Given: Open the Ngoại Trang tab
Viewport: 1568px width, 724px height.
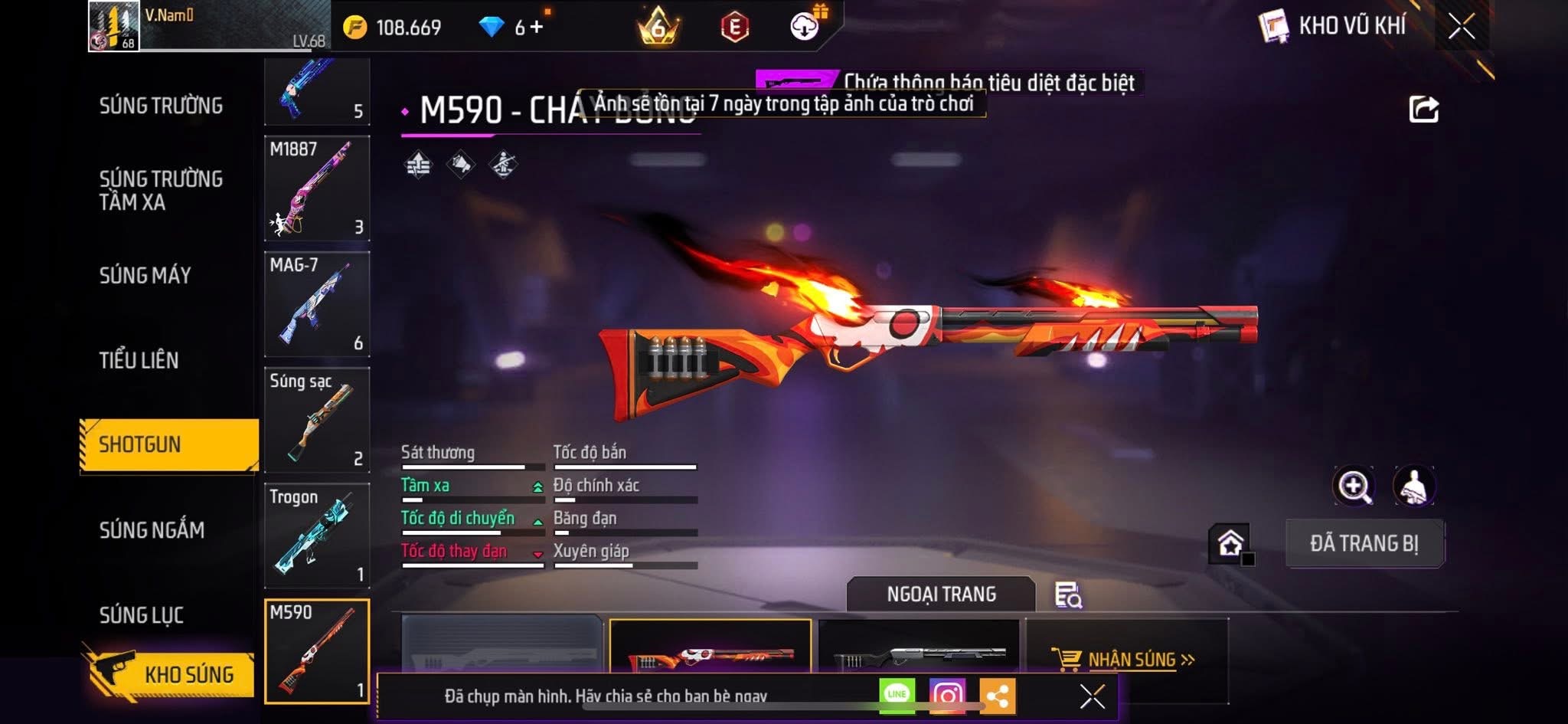Looking at the screenshot, I should pos(941,594).
